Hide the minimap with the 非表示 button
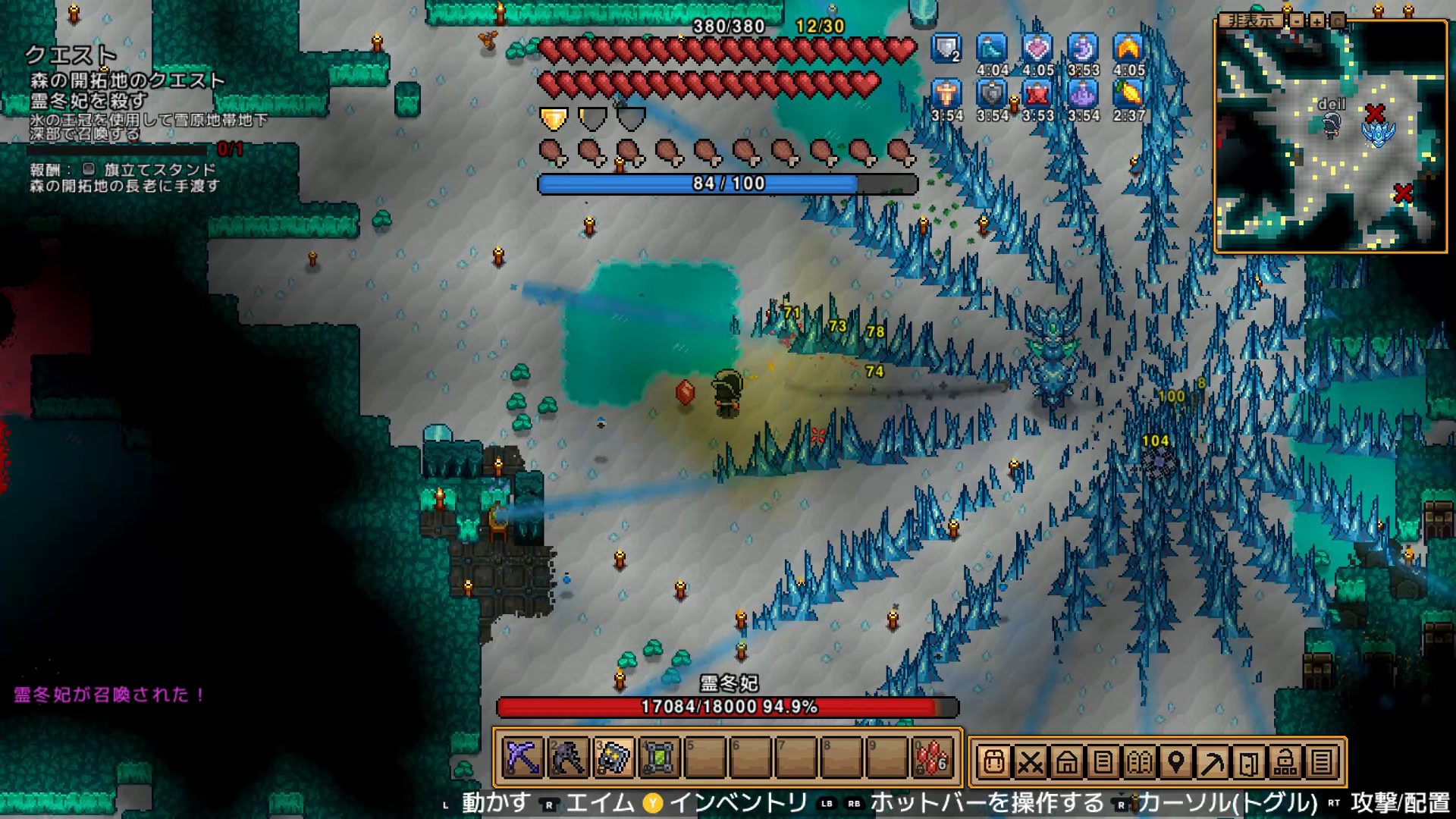Viewport: 1456px width, 819px height. tap(1250, 20)
